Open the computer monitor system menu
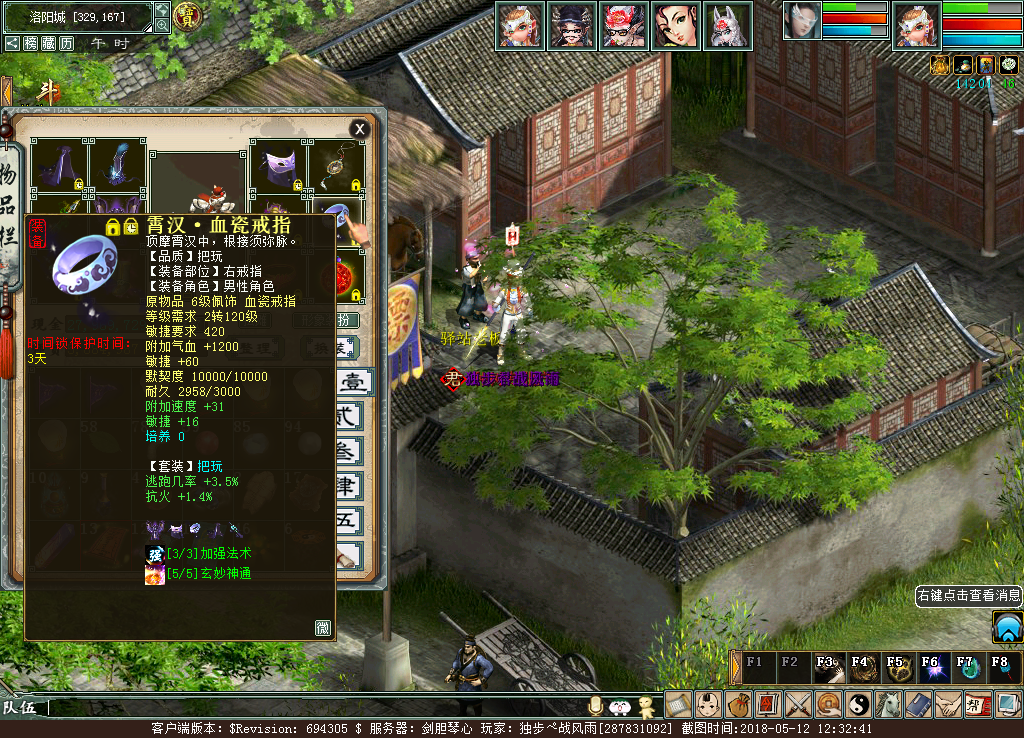The image size is (1024, 738). click(1008, 704)
